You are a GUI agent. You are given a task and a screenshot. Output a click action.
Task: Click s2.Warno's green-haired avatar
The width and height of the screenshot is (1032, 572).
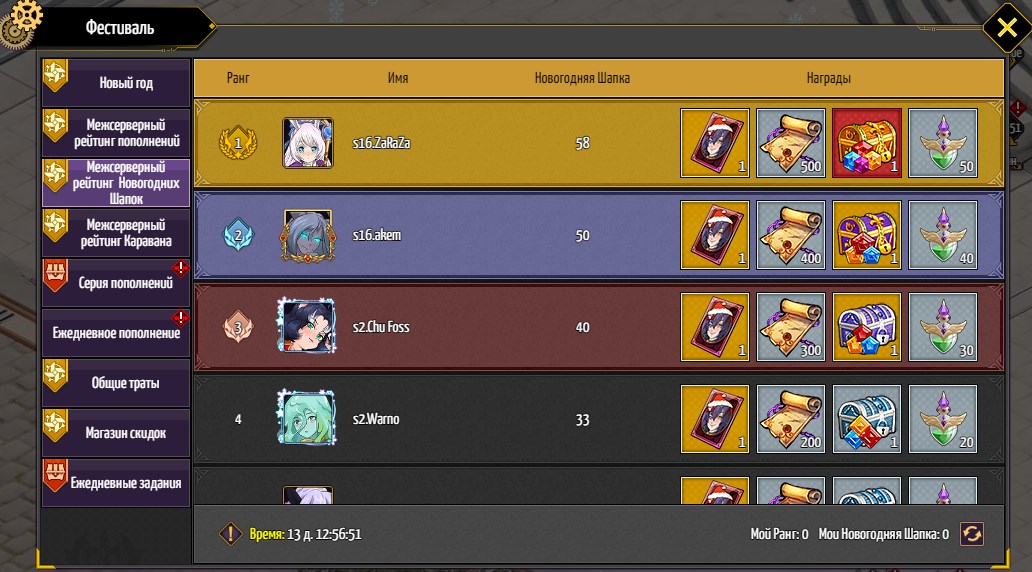point(306,419)
